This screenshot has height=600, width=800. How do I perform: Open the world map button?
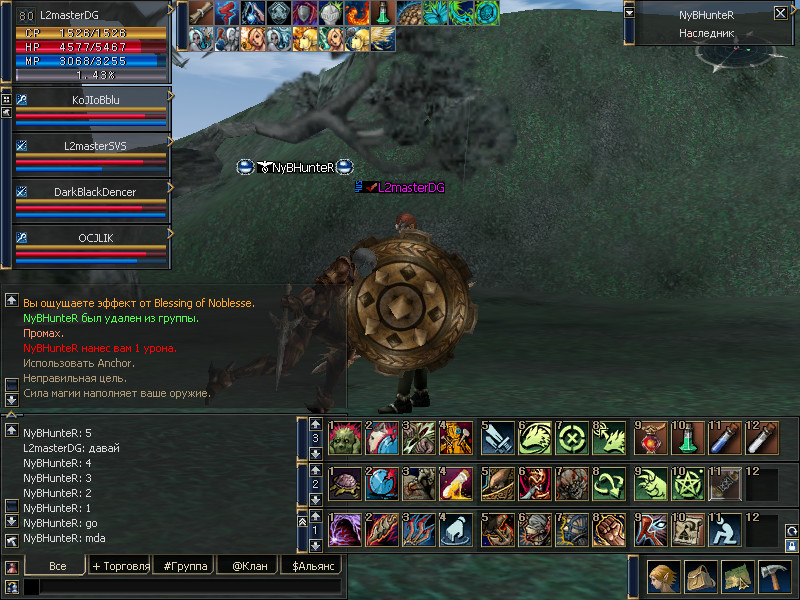[737, 578]
